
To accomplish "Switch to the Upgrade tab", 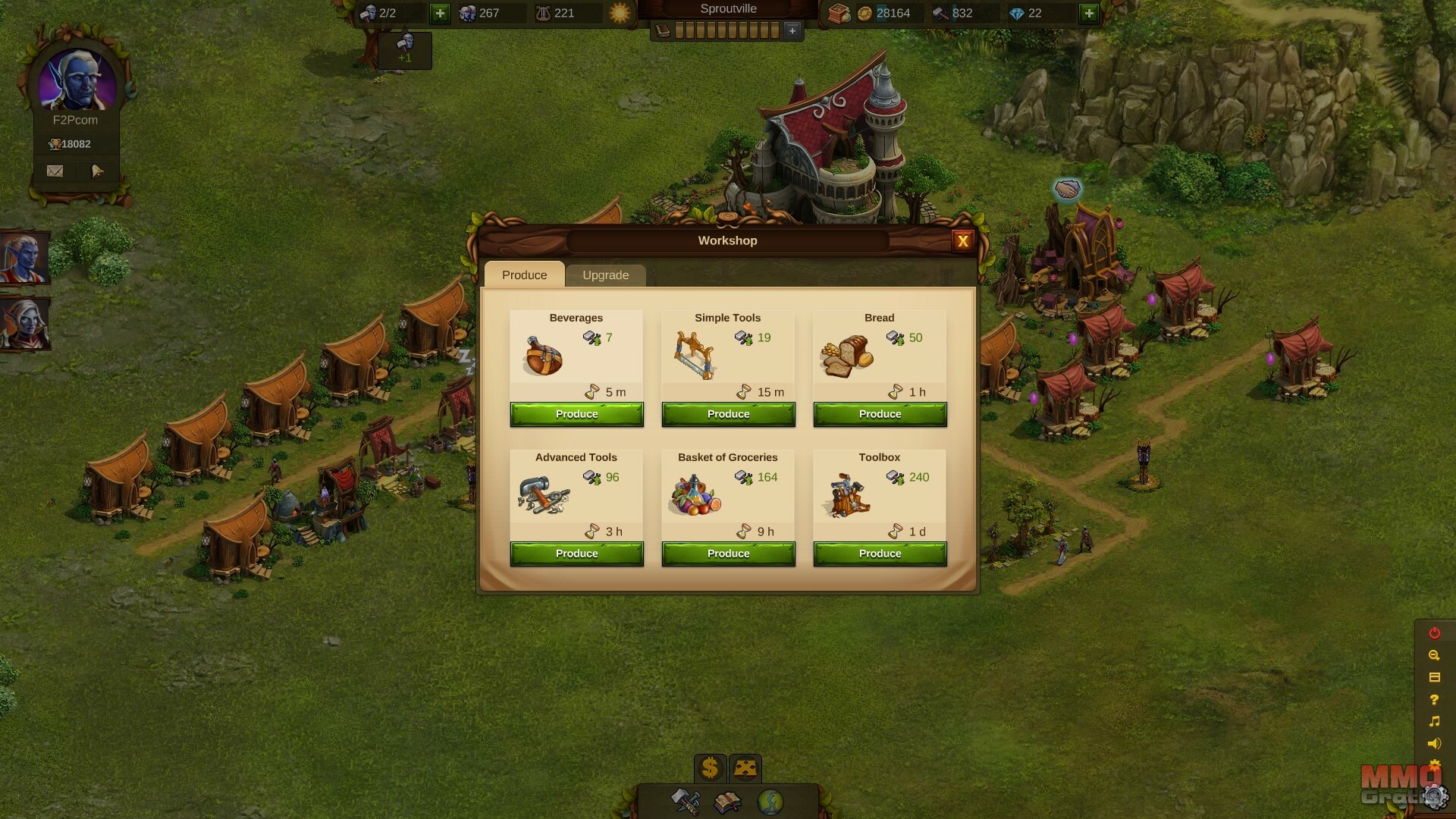I will pyautogui.click(x=605, y=275).
